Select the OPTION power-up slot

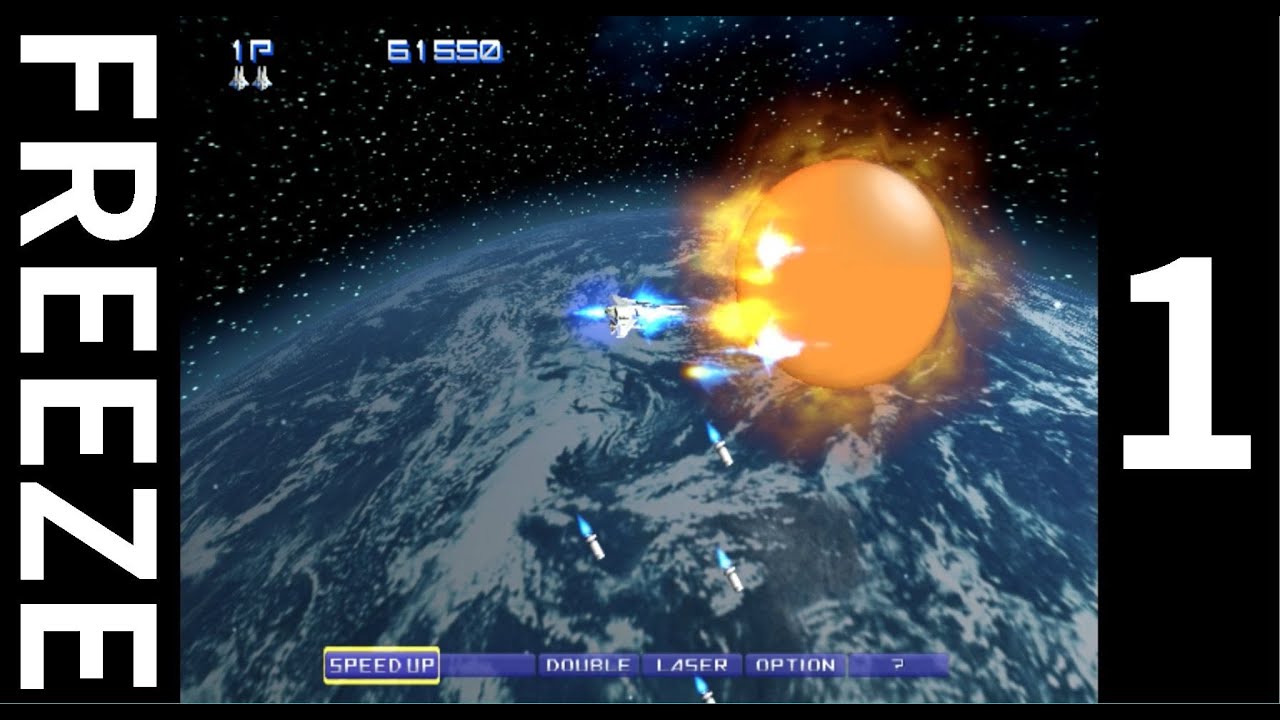coord(795,665)
